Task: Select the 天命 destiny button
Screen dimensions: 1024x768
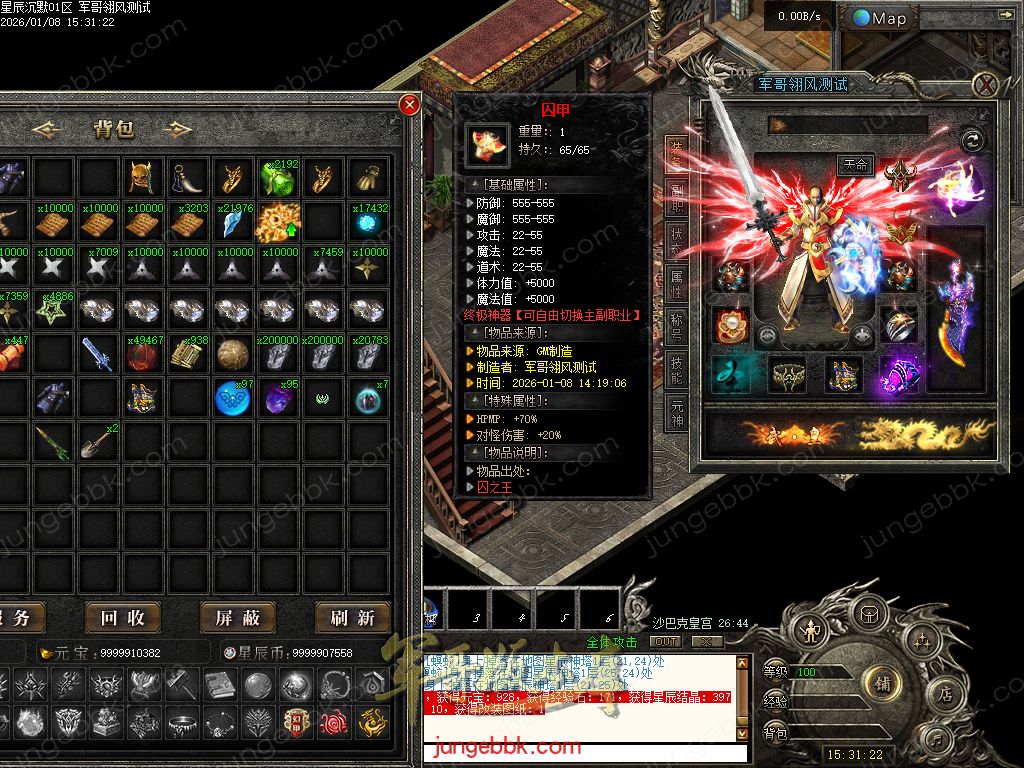Action: pyautogui.click(x=855, y=165)
